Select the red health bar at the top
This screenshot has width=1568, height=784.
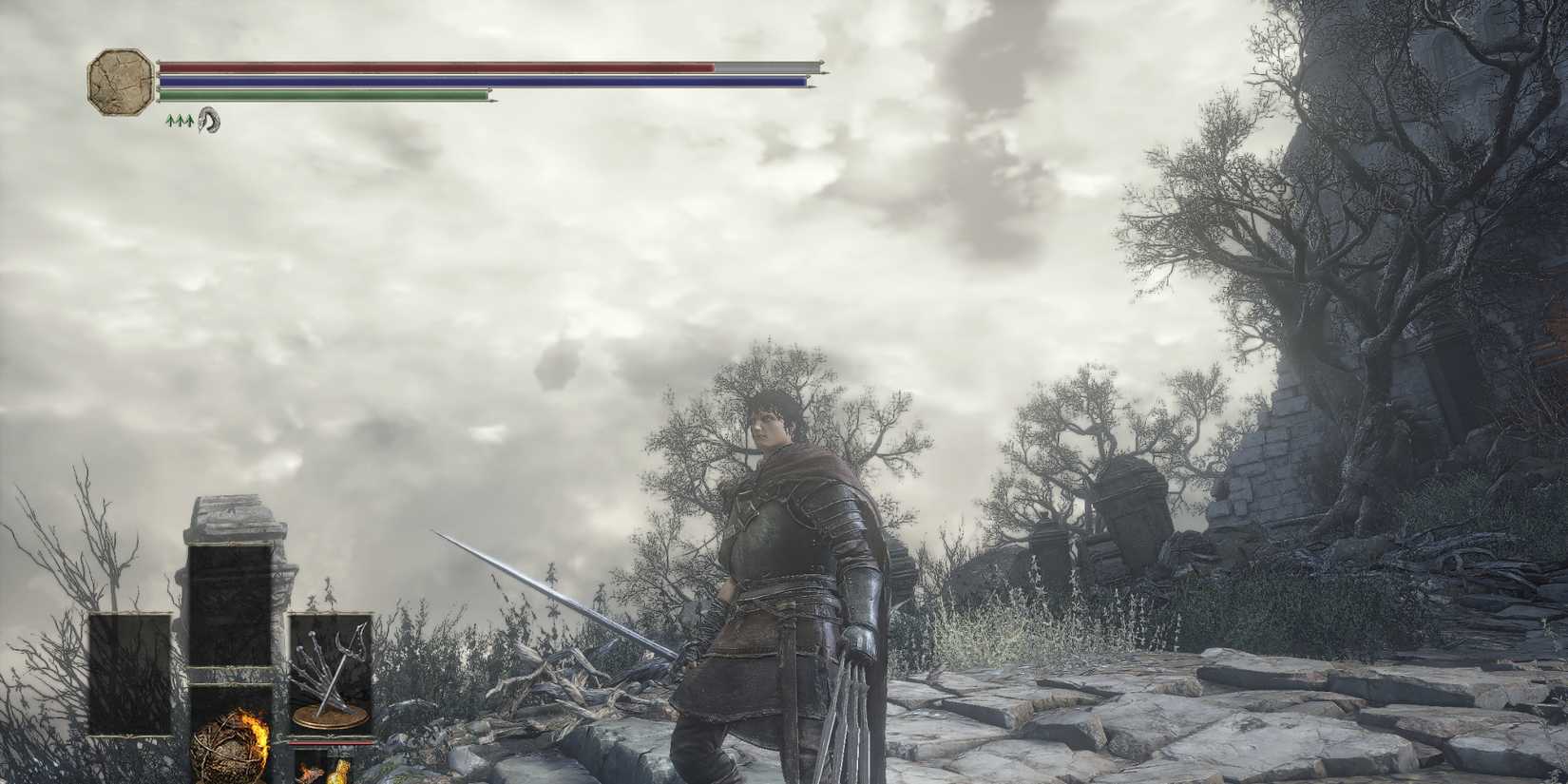coord(428,67)
